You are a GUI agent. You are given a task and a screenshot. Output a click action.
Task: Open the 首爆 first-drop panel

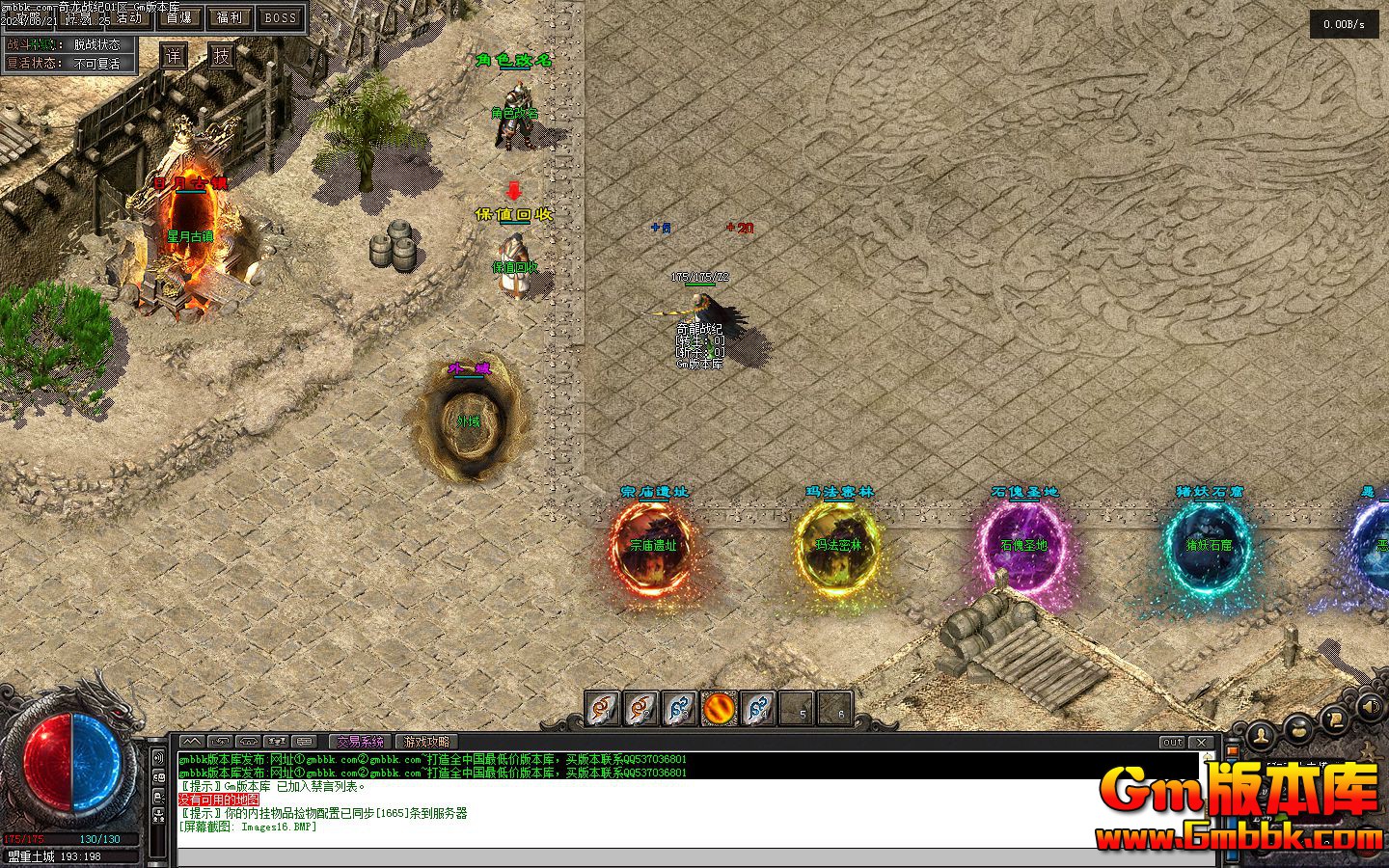coord(178,17)
